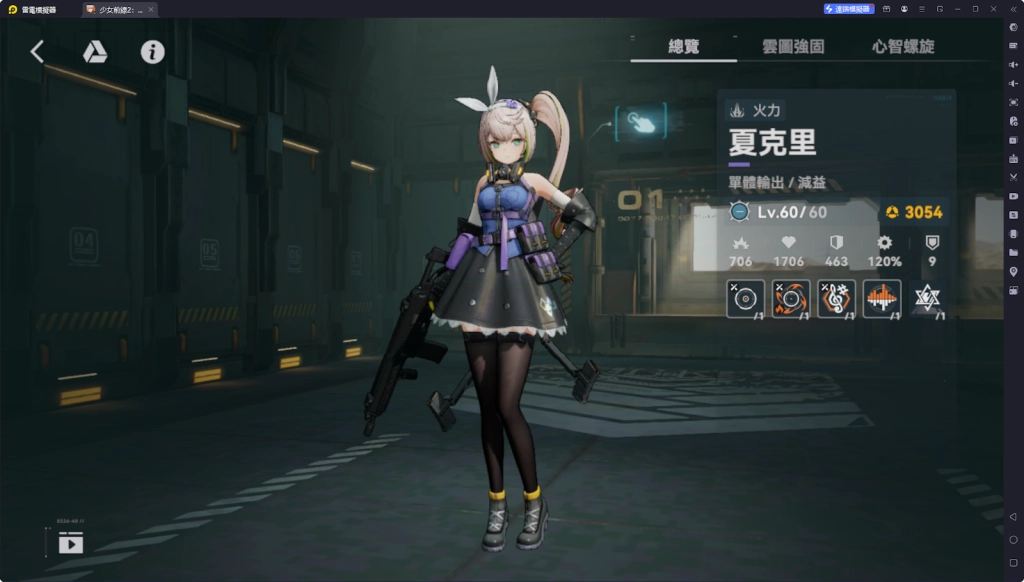
Task: Select the 心智螺旋 tab
Action: click(x=902, y=46)
